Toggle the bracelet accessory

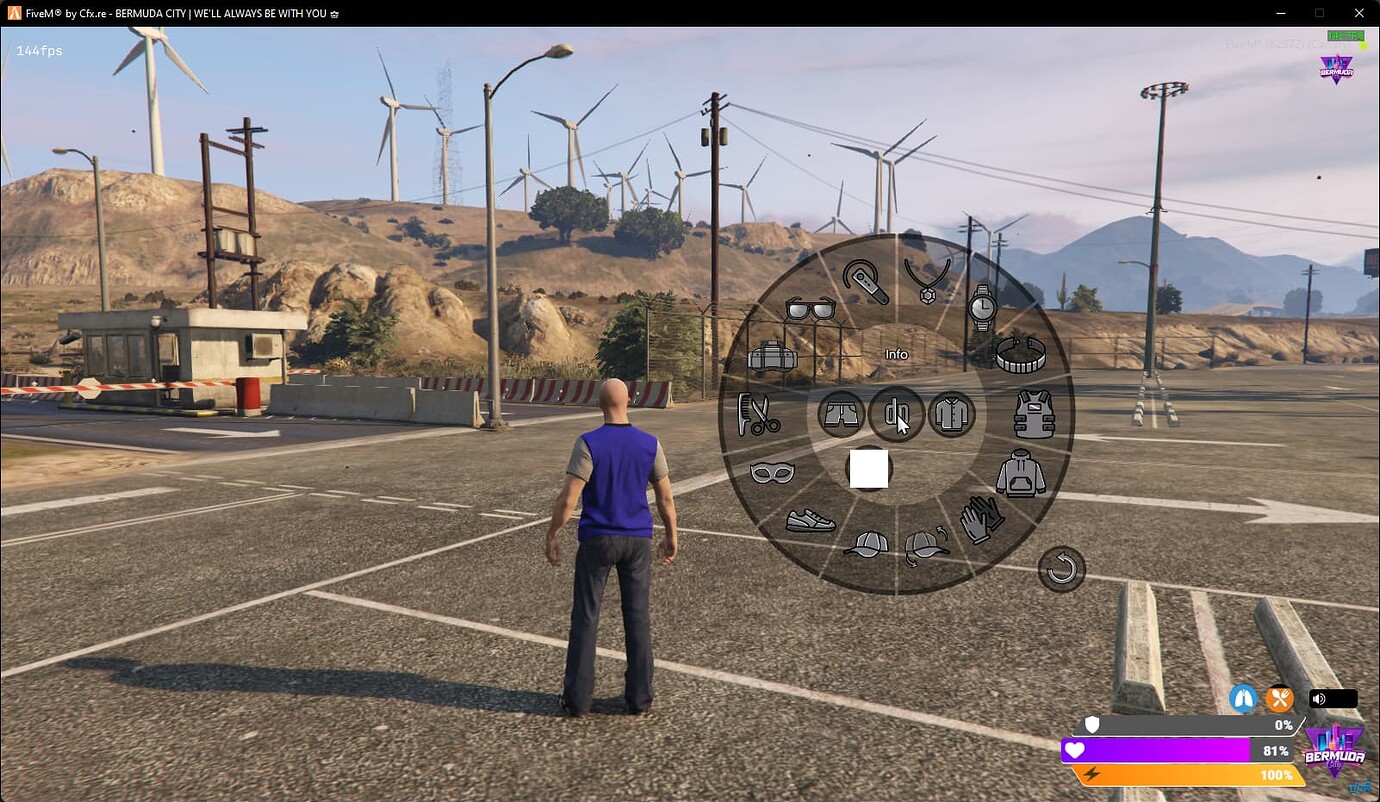tap(1021, 356)
